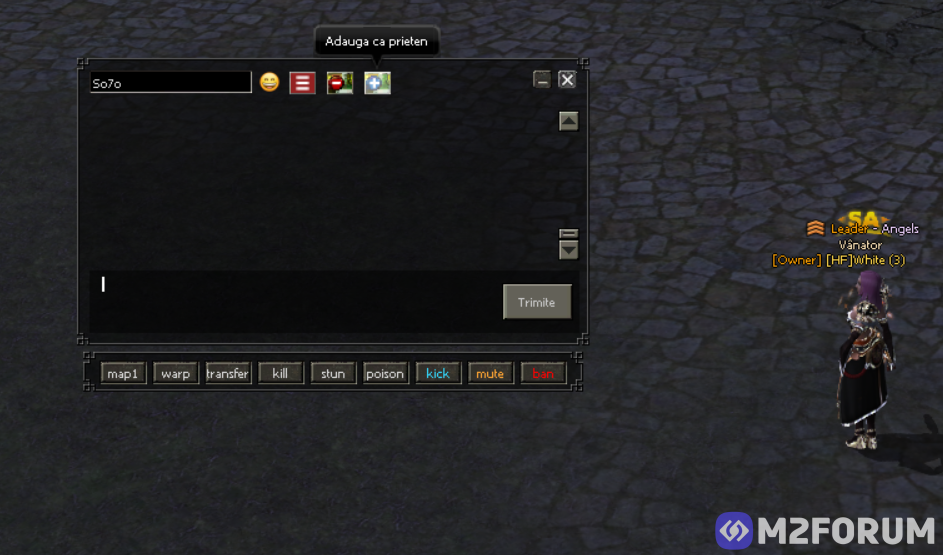This screenshot has height=555, width=943.
Task: Open the emoji smiley picker
Action: coord(270,83)
